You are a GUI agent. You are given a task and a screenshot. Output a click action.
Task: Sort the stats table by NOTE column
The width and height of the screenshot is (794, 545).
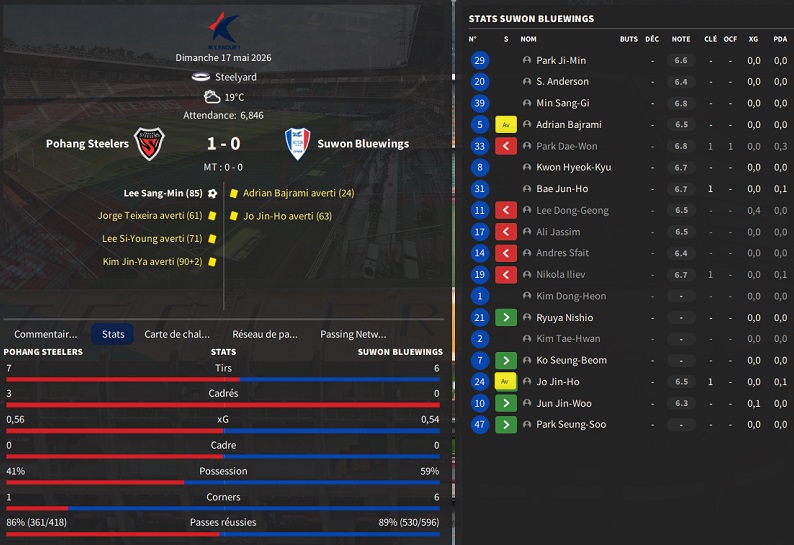(681, 39)
